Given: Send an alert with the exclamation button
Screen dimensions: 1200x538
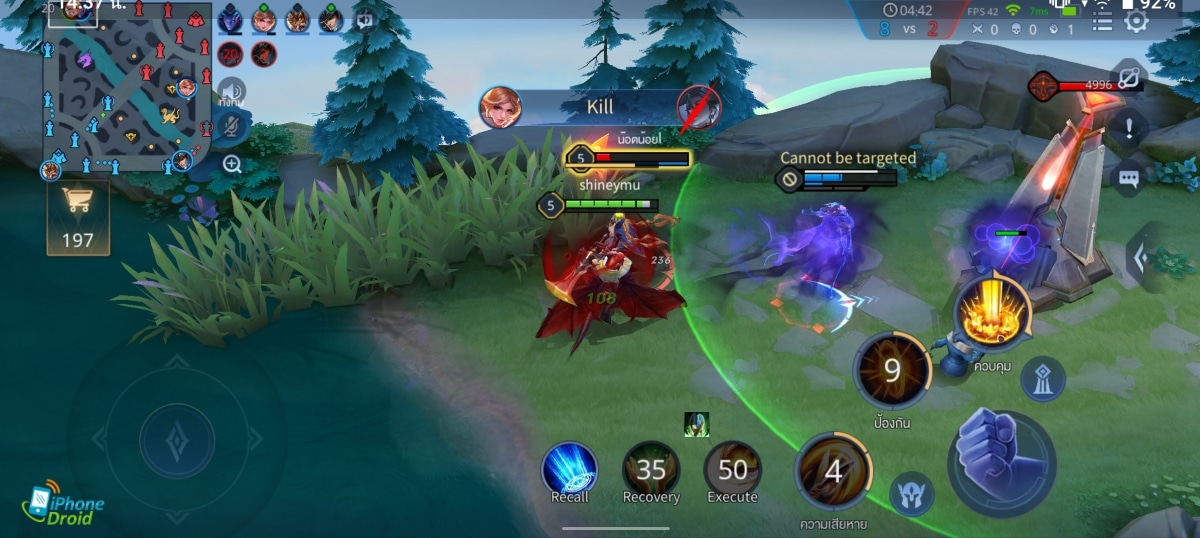Looking at the screenshot, I should (x=1129, y=128).
